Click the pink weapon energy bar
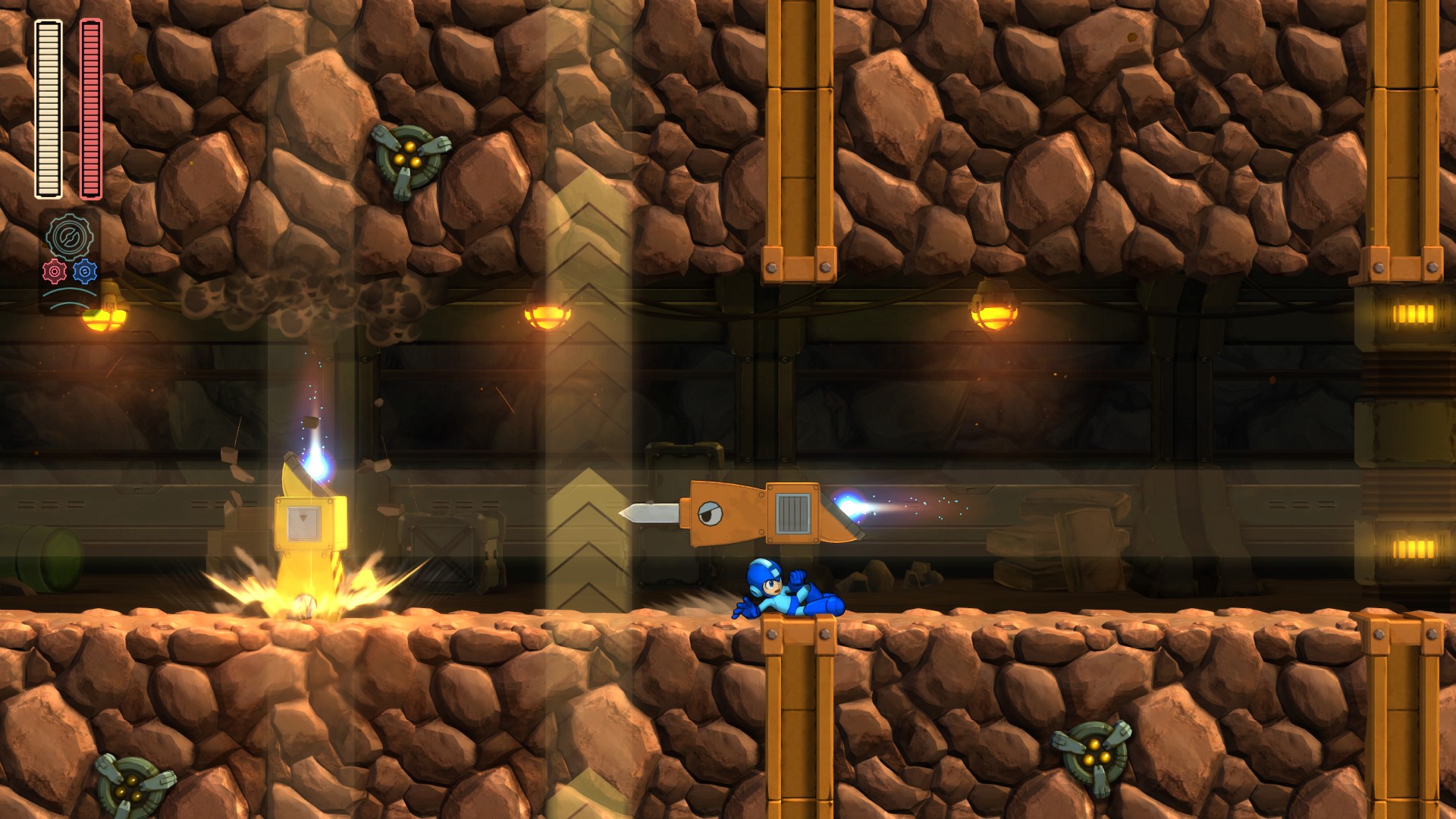1456x819 pixels. [x=89, y=106]
